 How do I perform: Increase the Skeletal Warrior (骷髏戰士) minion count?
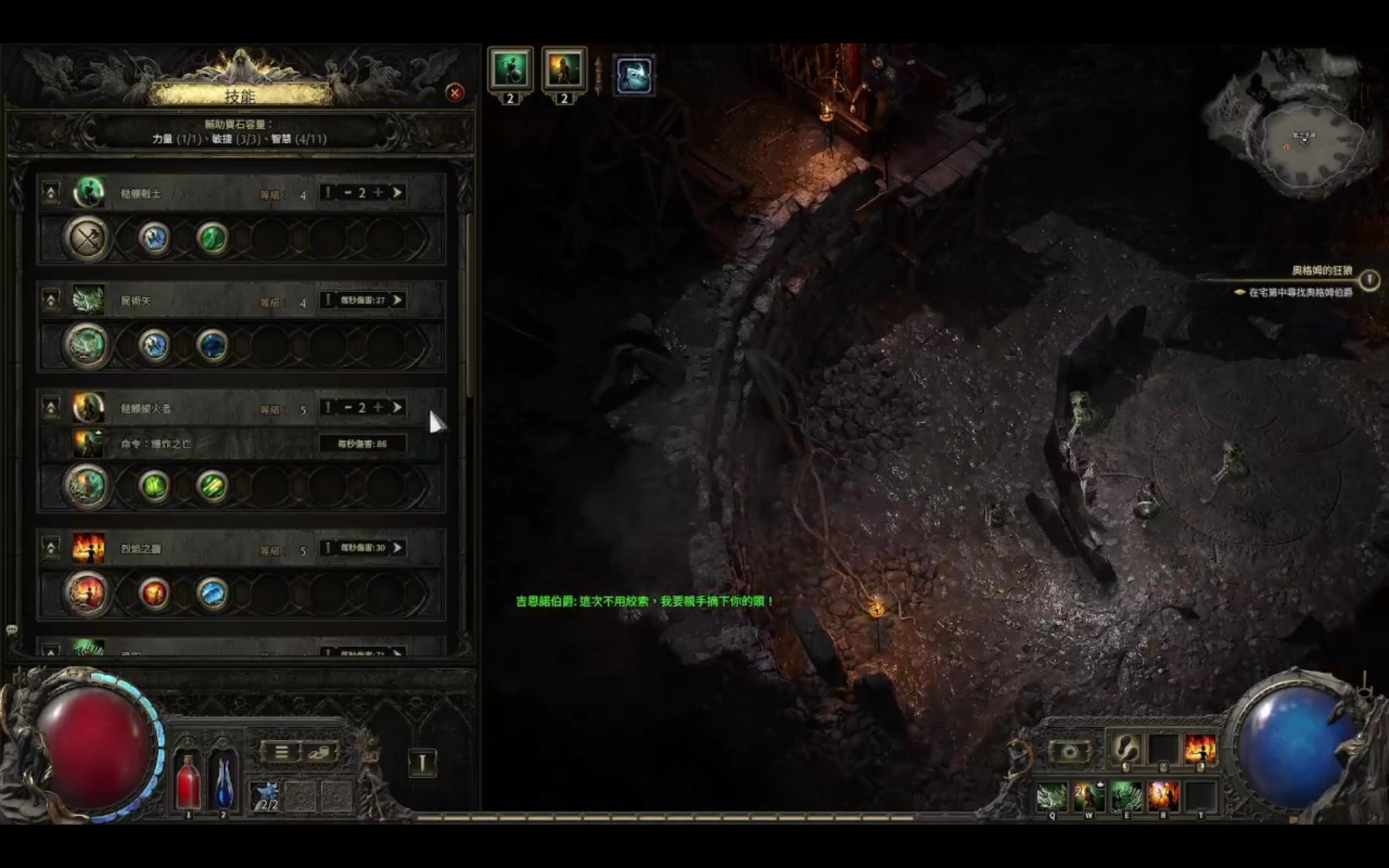[x=378, y=193]
